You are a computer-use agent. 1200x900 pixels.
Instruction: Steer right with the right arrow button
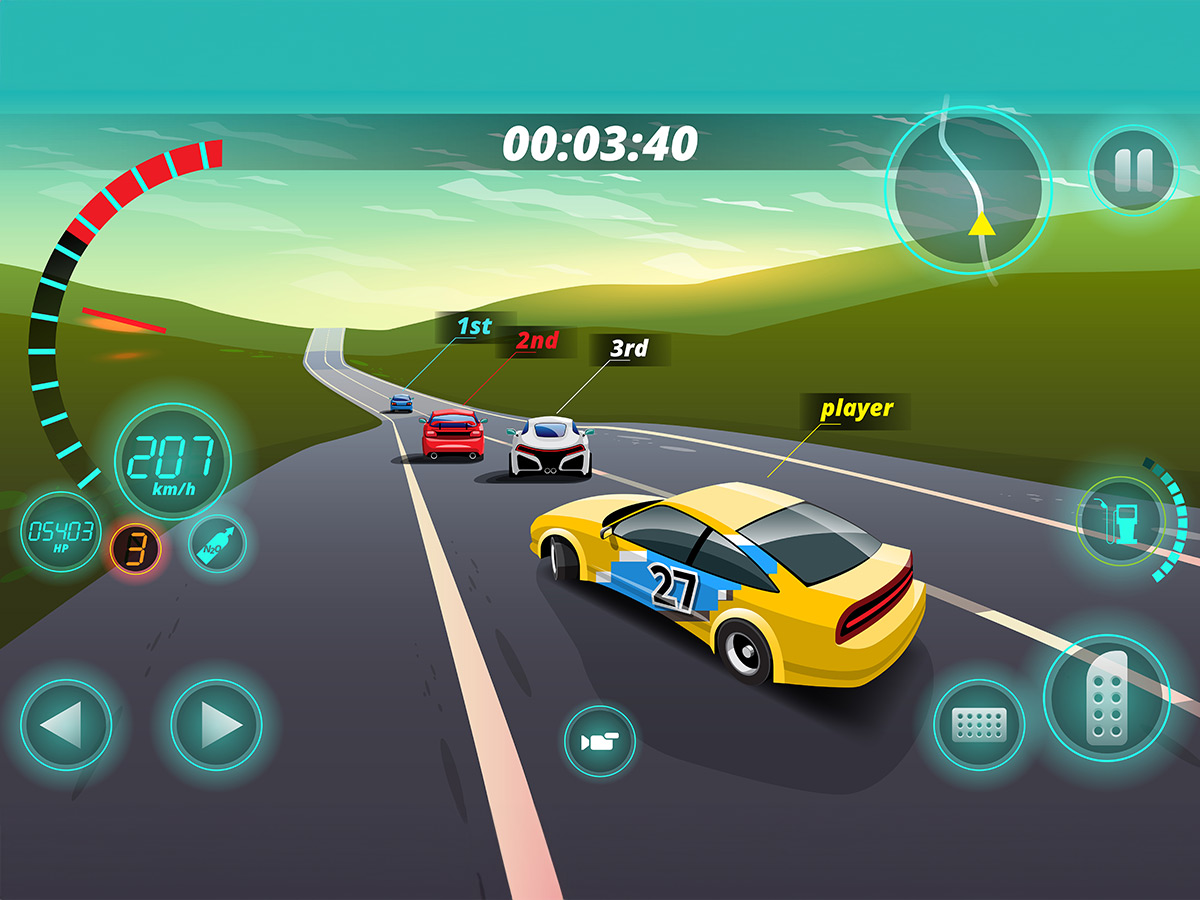tap(216, 724)
